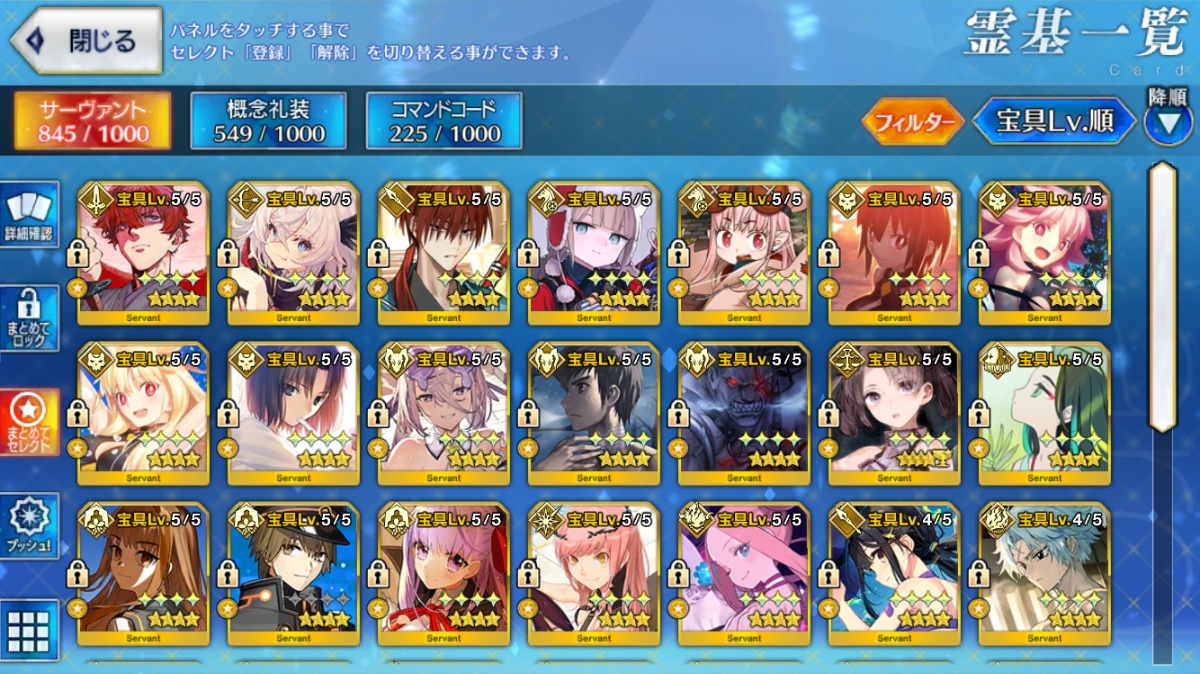
Task: Click the vertical list scrollbar handle
Action: pyautogui.click(x=1162, y=296)
